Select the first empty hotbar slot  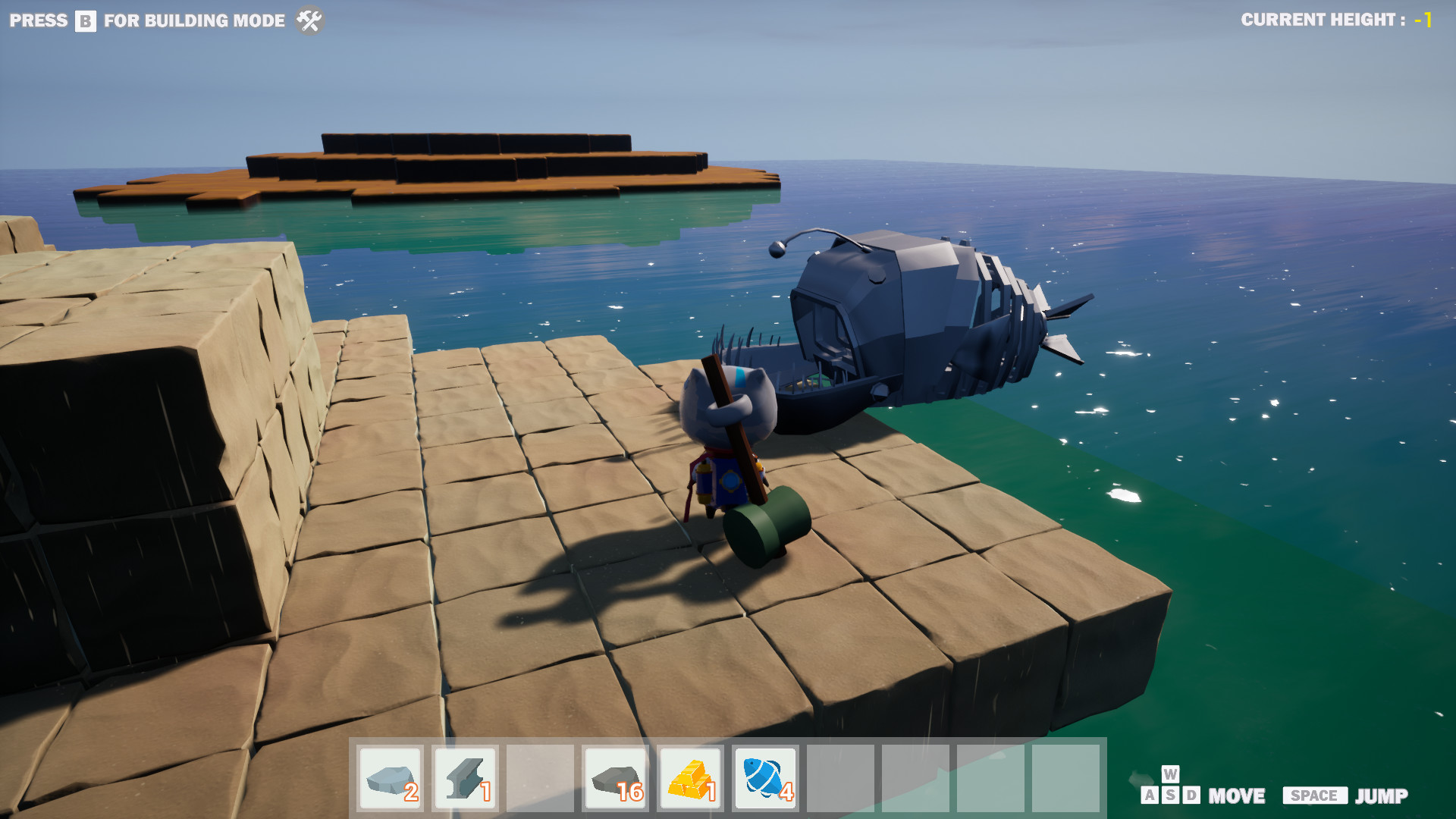pyautogui.click(x=539, y=779)
